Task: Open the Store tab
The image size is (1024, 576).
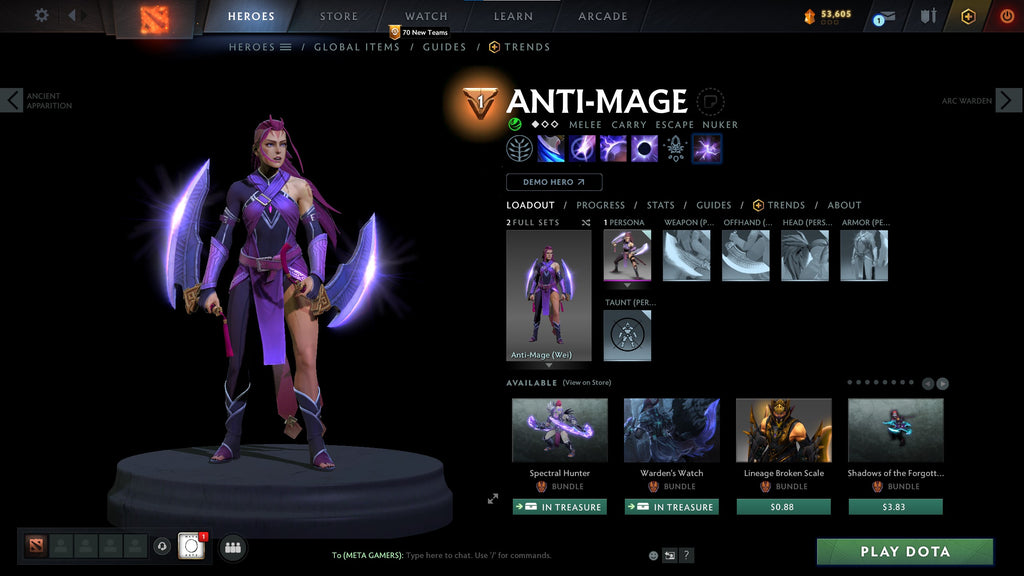Action: coord(339,16)
